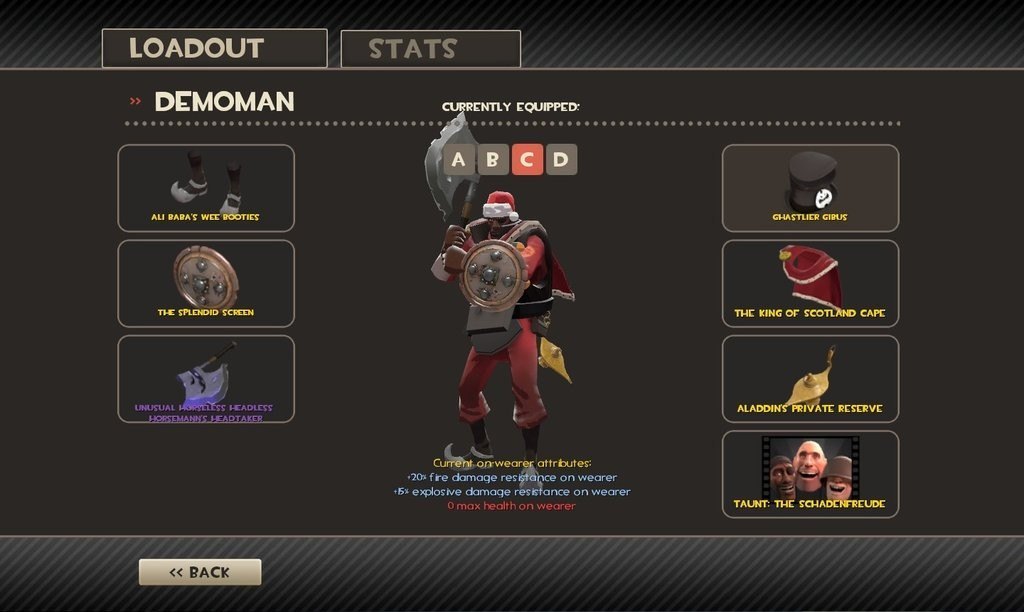Select the Ali Baba's Wee Booties slot

206,188
